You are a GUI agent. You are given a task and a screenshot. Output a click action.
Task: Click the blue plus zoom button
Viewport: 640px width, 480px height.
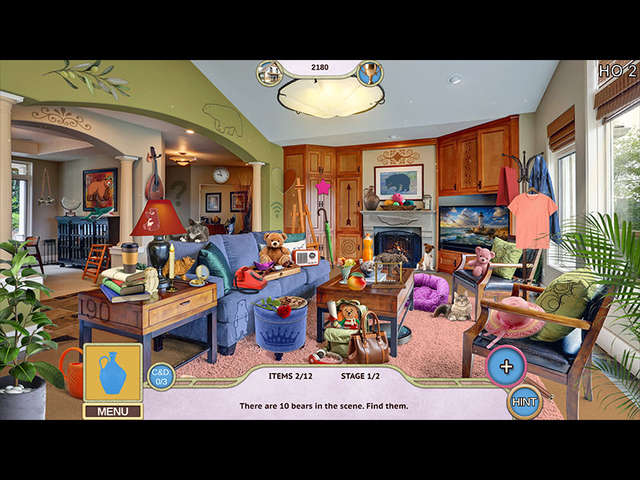click(506, 366)
